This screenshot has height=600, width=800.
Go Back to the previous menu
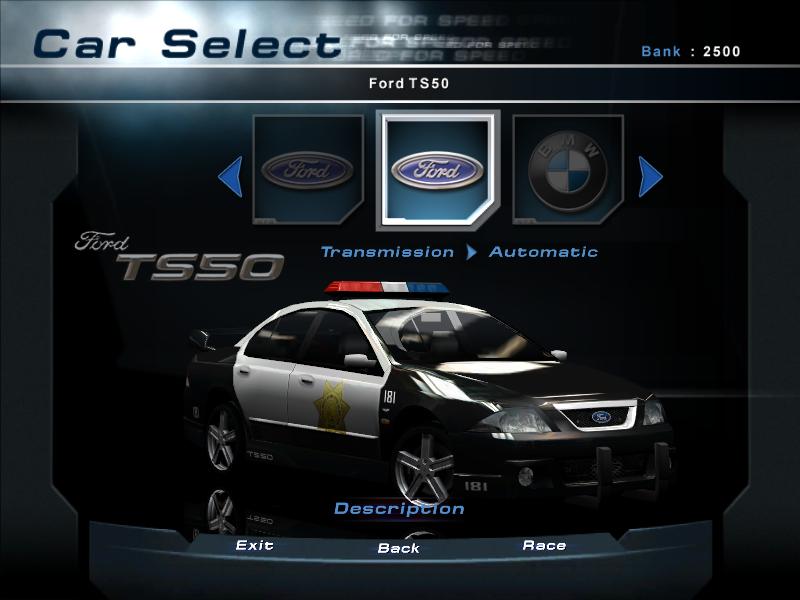pyautogui.click(x=399, y=548)
